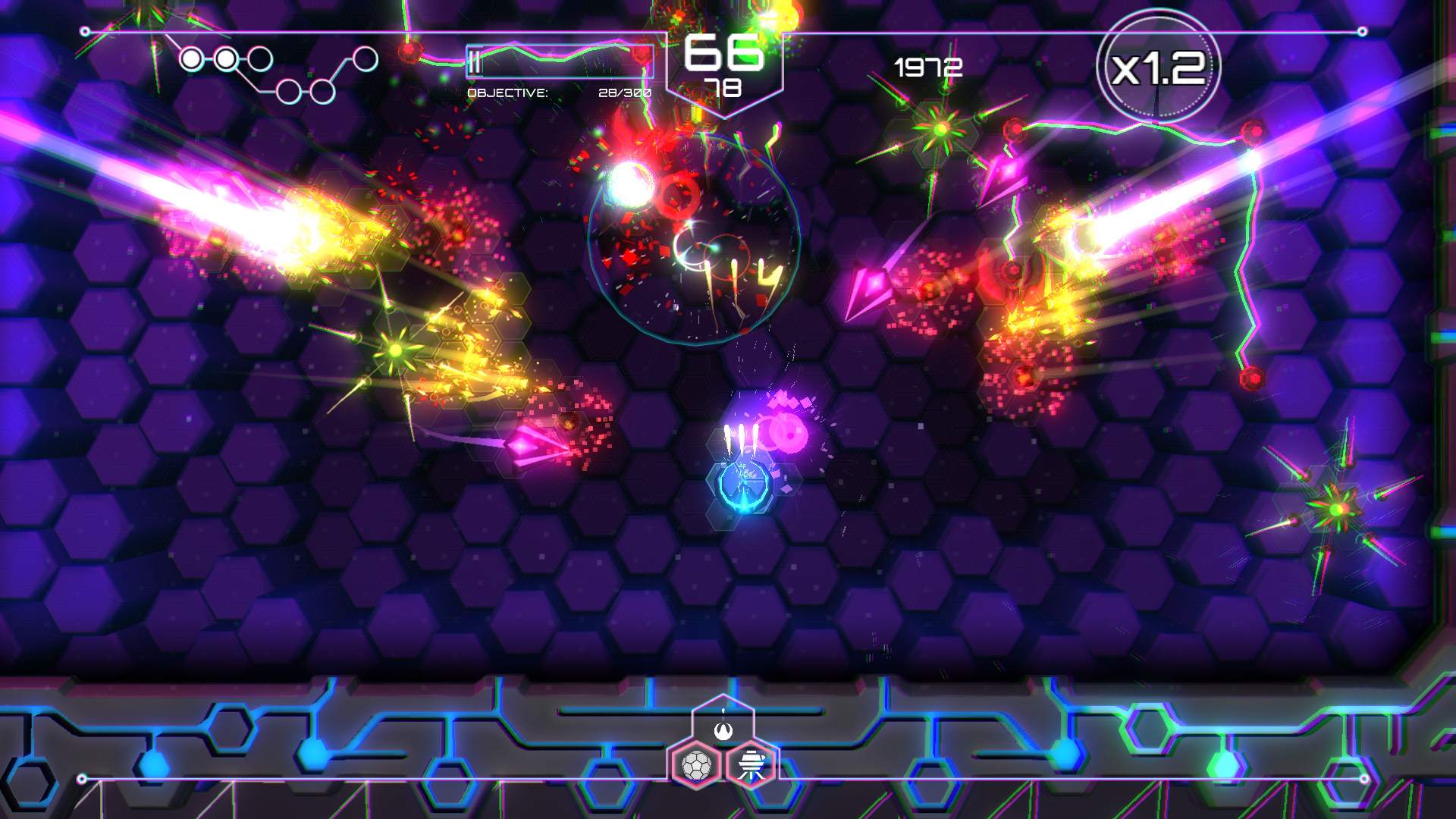The height and width of the screenshot is (819, 1456).
Task: Expand the lower node in the lives chain diagram
Action: click(x=290, y=92)
